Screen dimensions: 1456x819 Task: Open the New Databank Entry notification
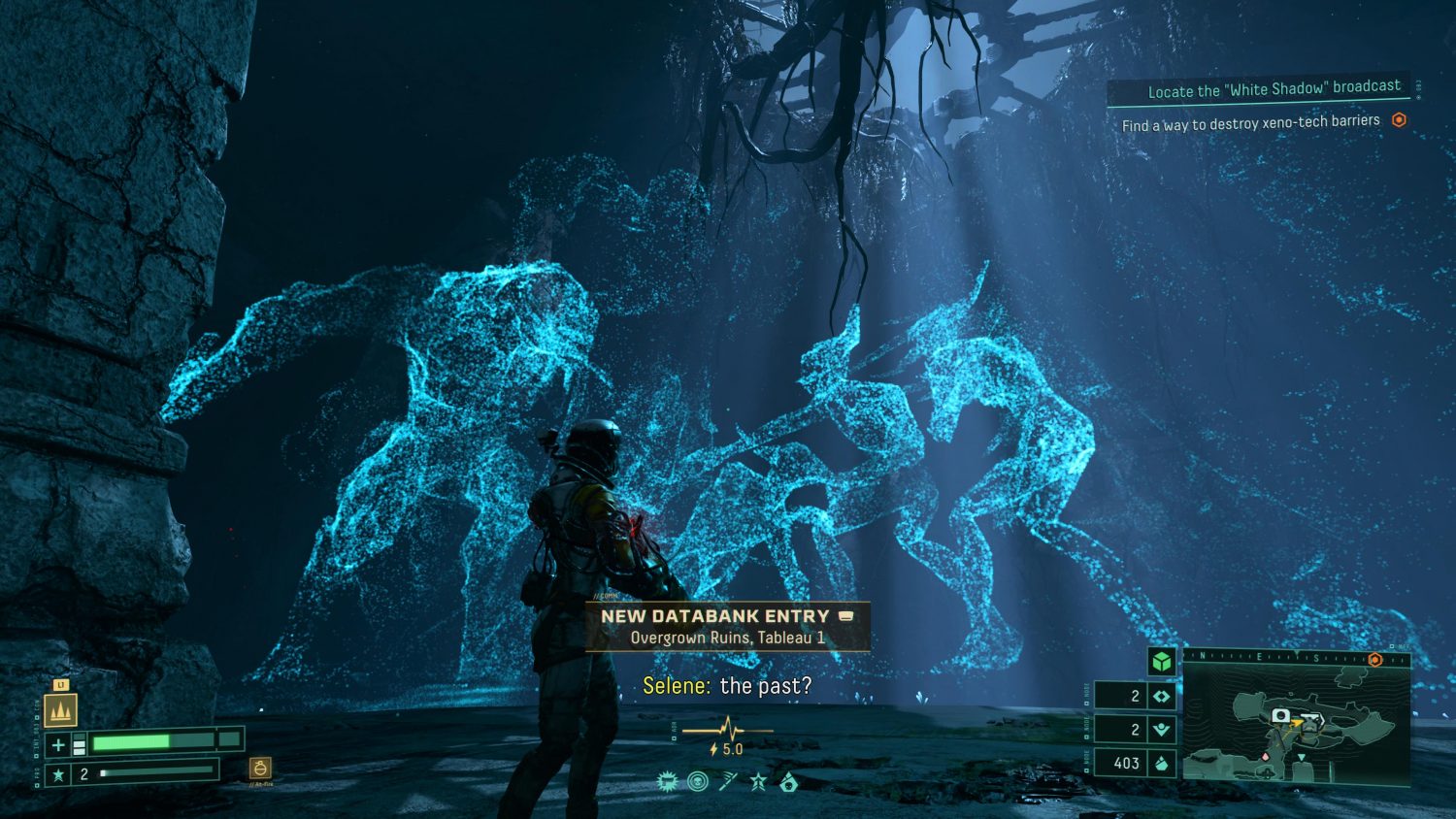click(x=727, y=626)
